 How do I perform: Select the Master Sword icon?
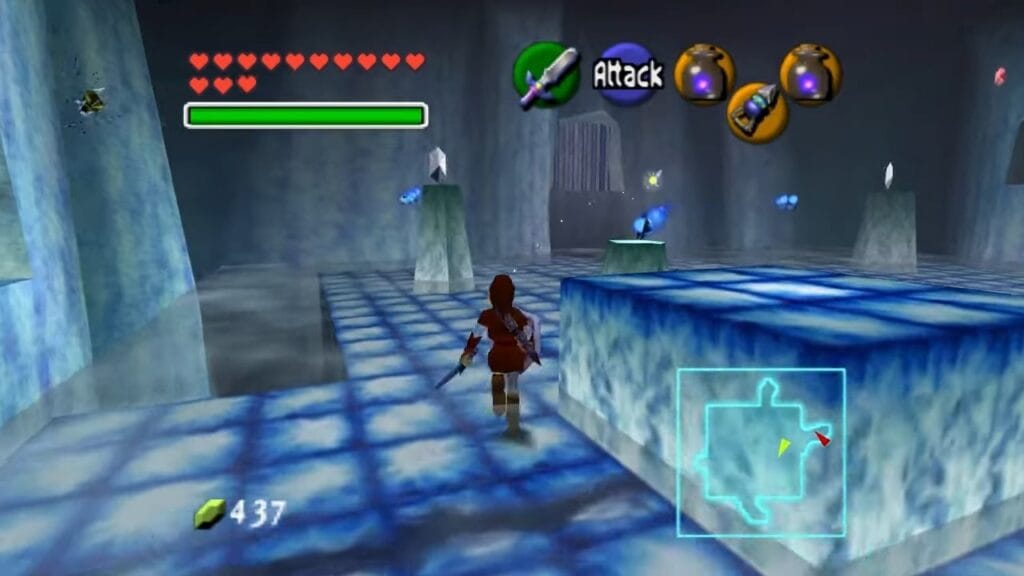pyautogui.click(x=546, y=75)
